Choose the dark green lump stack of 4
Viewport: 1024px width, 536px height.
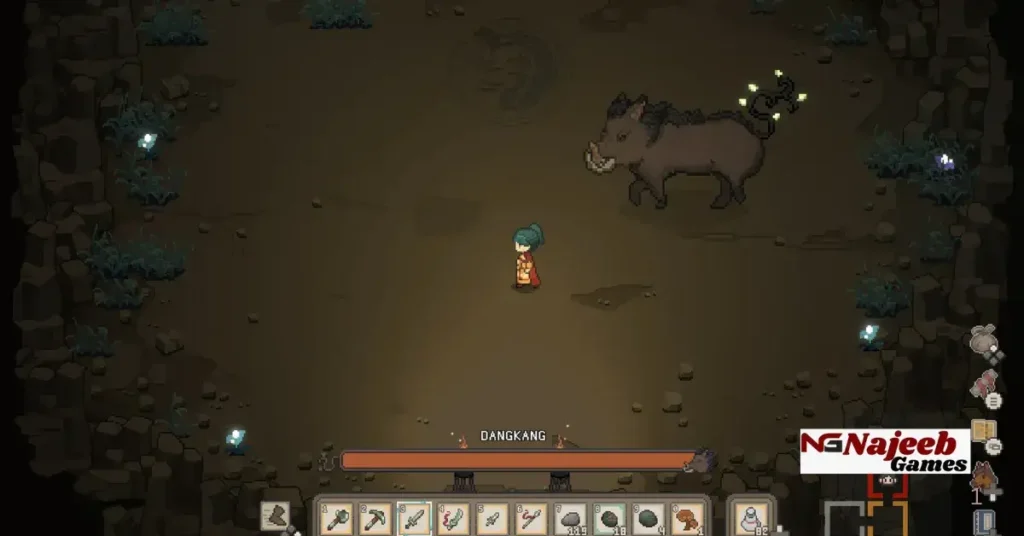click(648, 518)
